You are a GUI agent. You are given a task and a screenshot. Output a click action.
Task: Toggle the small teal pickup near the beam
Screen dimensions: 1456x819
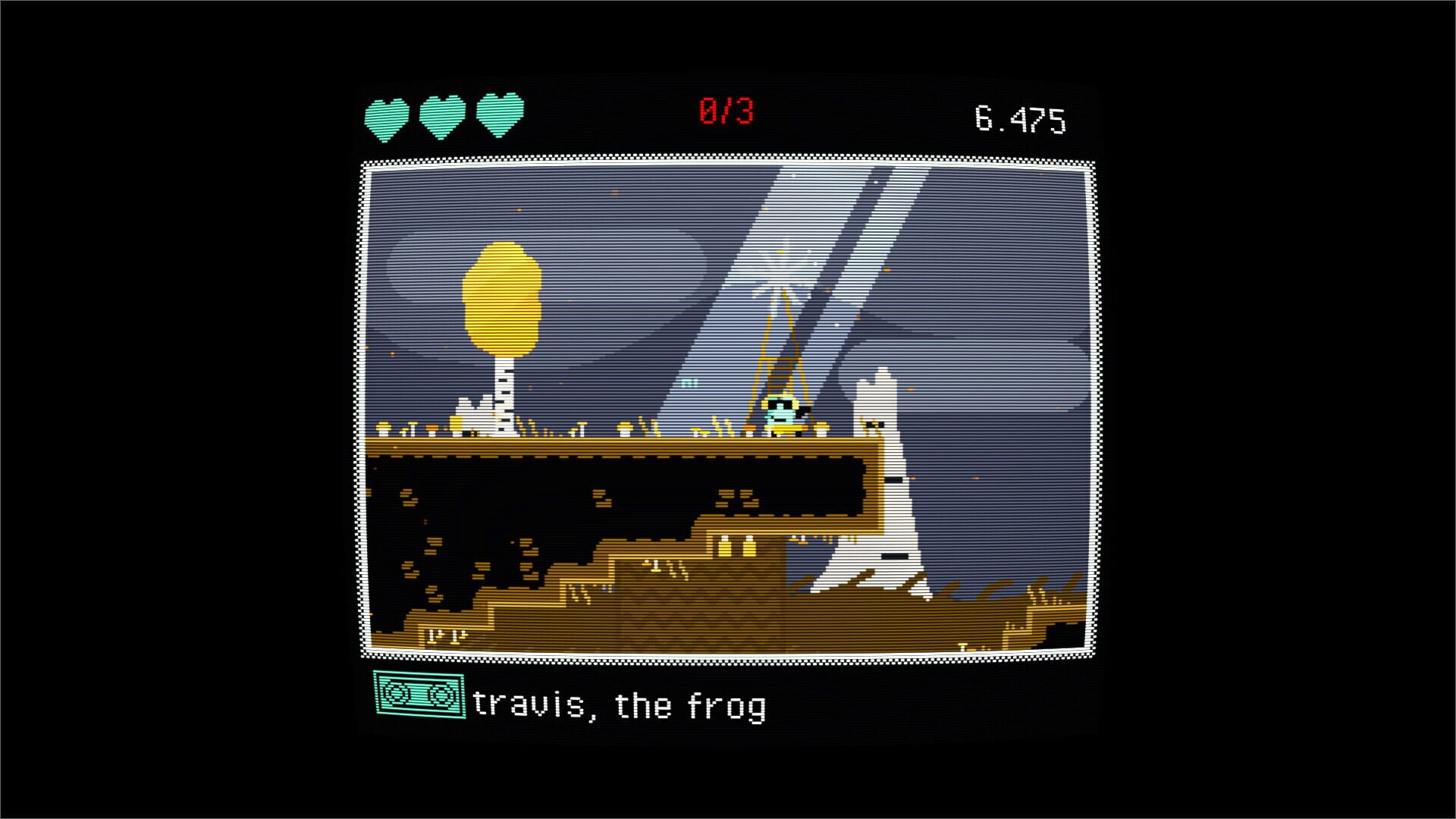coord(689,381)
